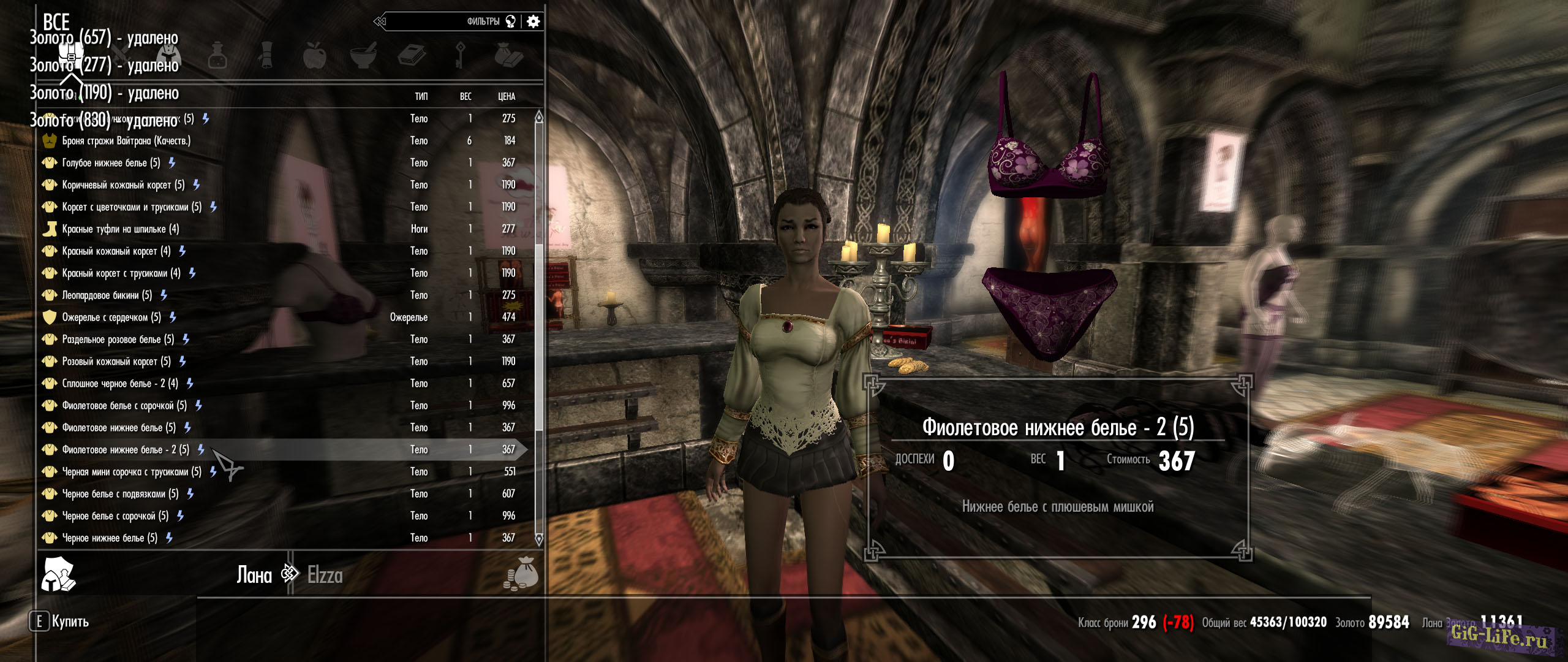
Task: Sort the list by ЦЕНА column
Action: [x=507, y=96]
